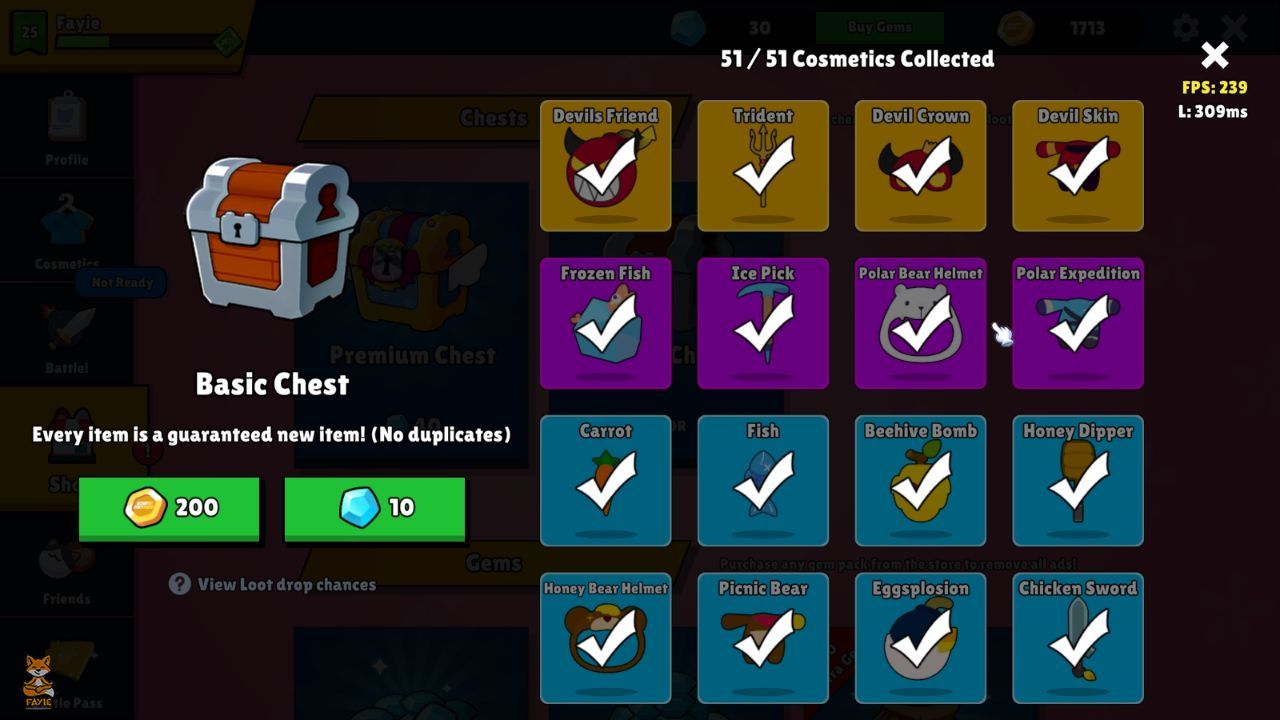The image size is (1280, 720).
Task: Select the Trident cosmetic tile
Action: (763, 165)
